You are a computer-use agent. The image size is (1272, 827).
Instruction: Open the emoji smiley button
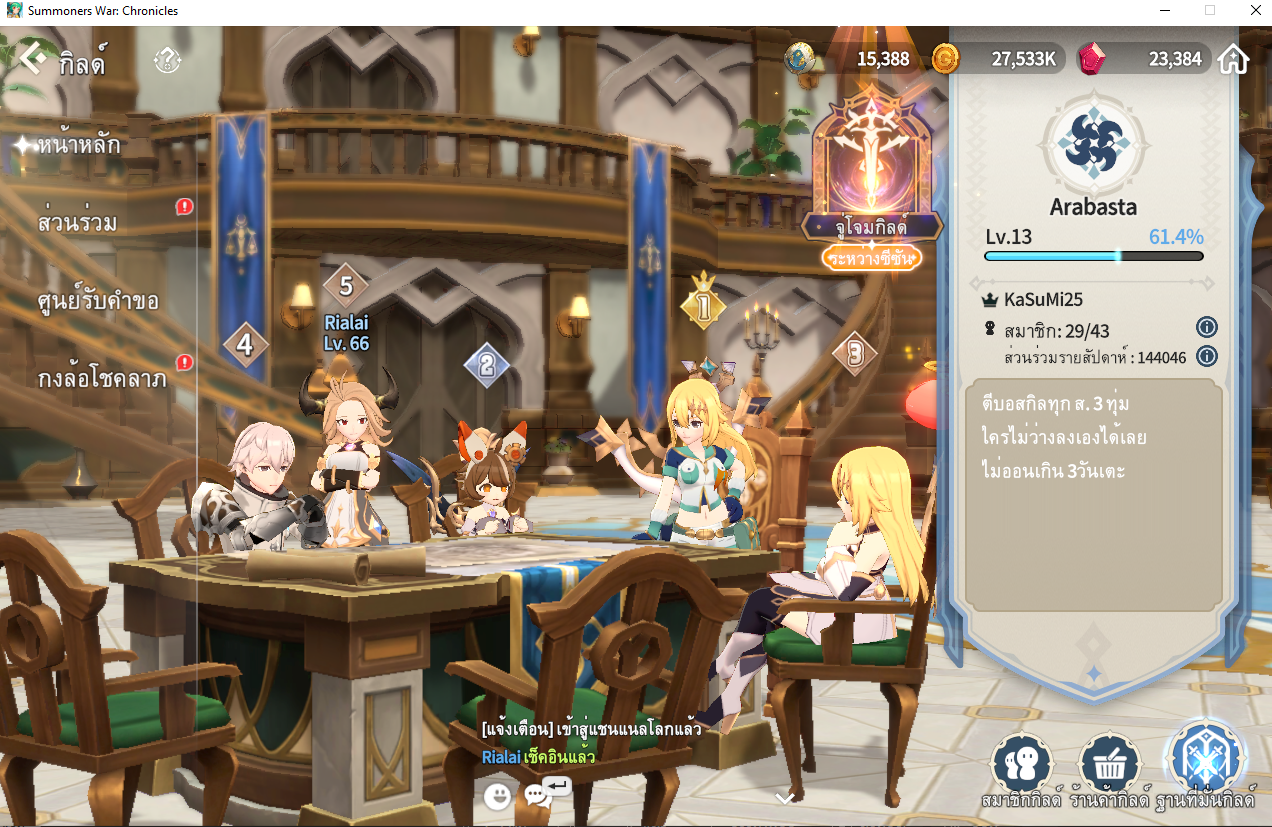(x=497, y=796)
